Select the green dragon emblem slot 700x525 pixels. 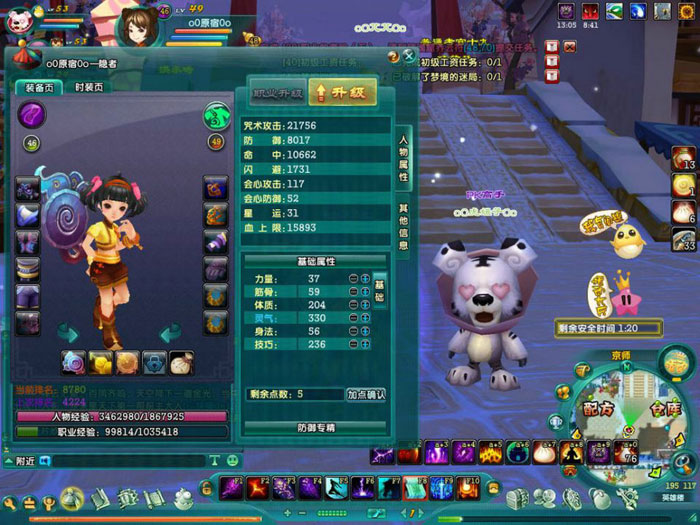pos(216,116)
